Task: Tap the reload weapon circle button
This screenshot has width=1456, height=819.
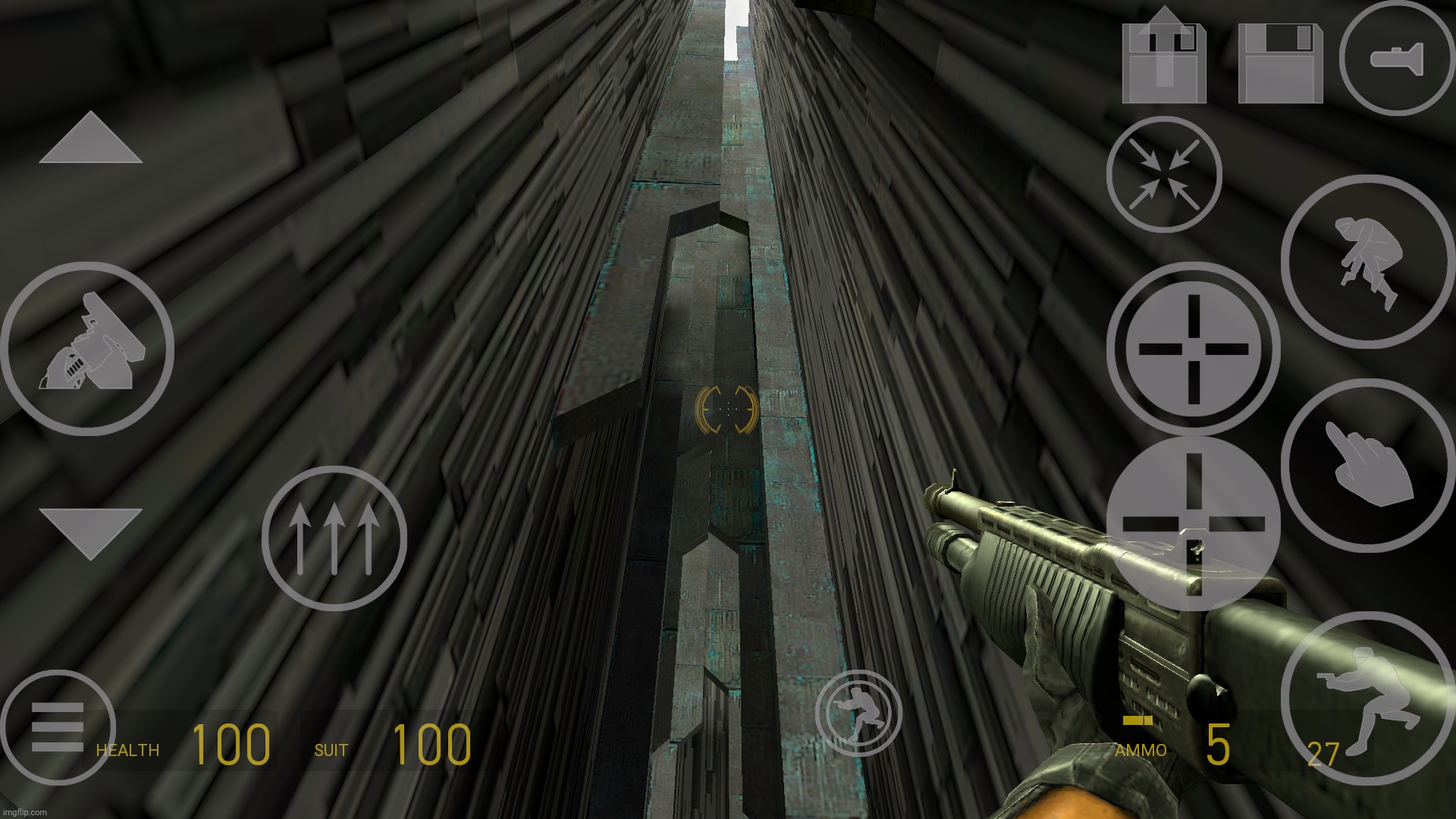Action: pos(87,349)
